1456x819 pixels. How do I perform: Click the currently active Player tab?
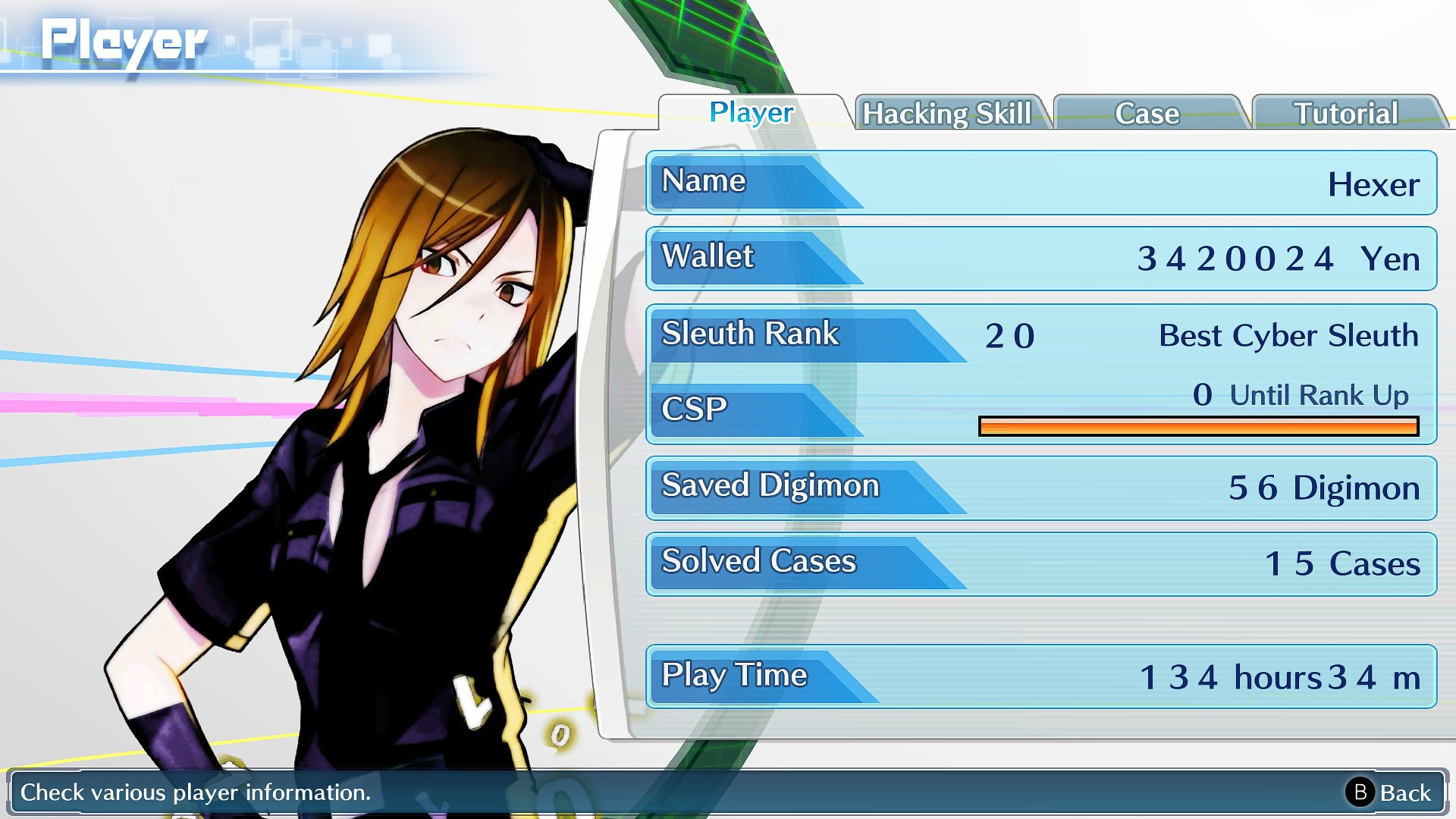tap(749, 114)
